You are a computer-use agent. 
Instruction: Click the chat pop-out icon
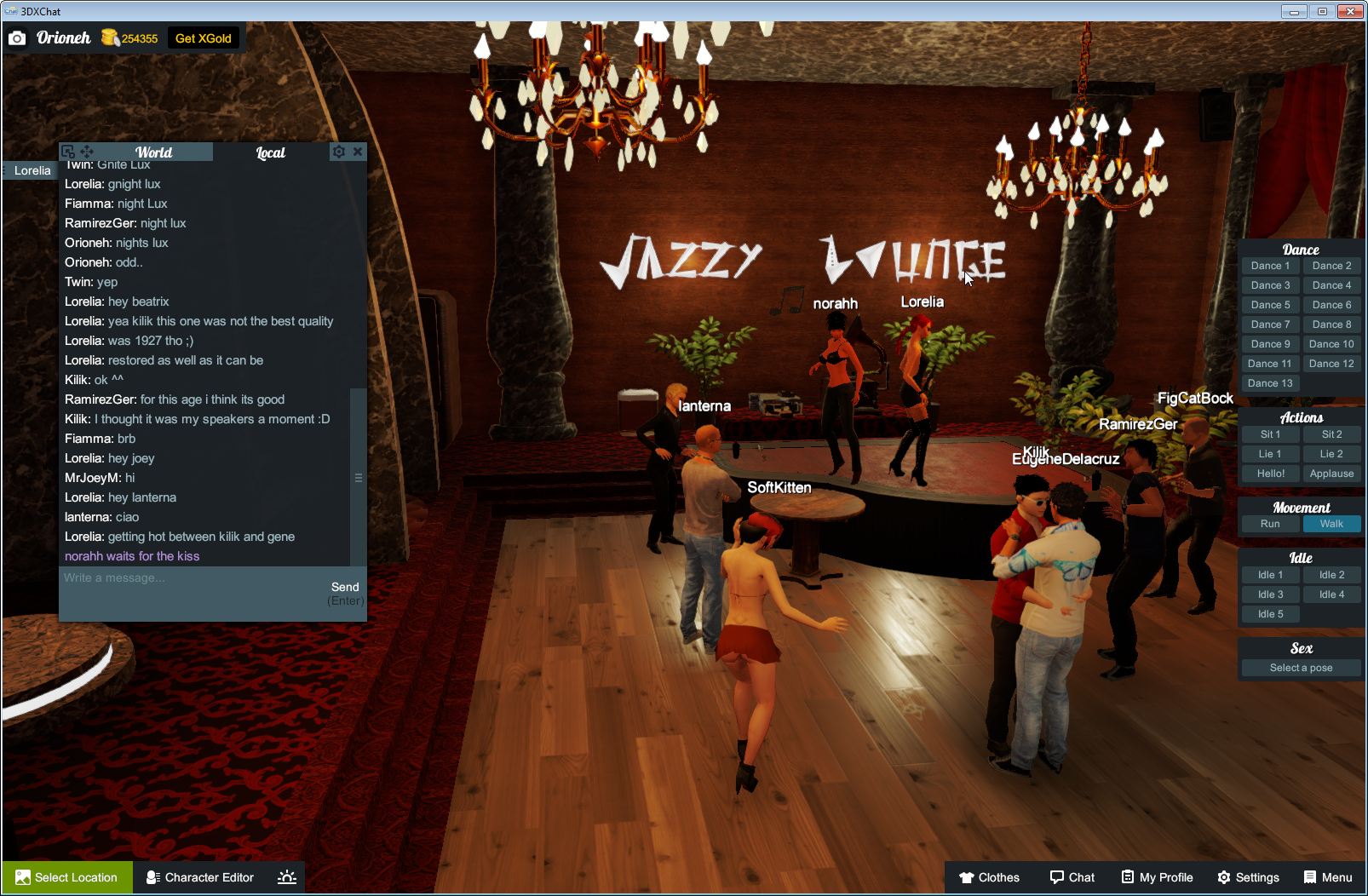pos(66,151)
